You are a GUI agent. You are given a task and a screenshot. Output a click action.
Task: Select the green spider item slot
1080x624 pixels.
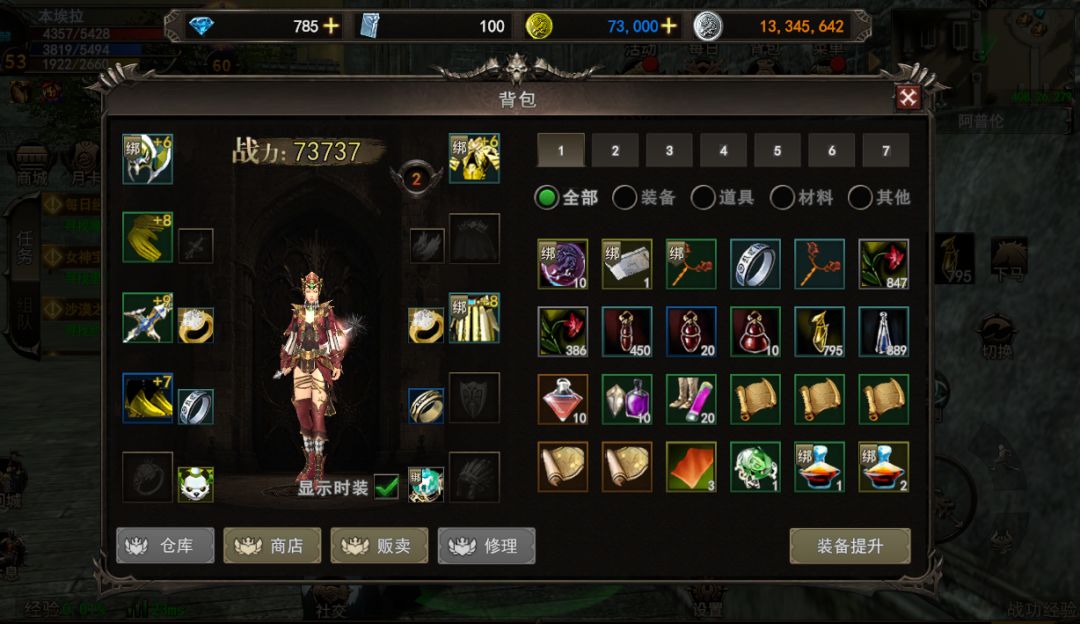(x=755, y=467)
